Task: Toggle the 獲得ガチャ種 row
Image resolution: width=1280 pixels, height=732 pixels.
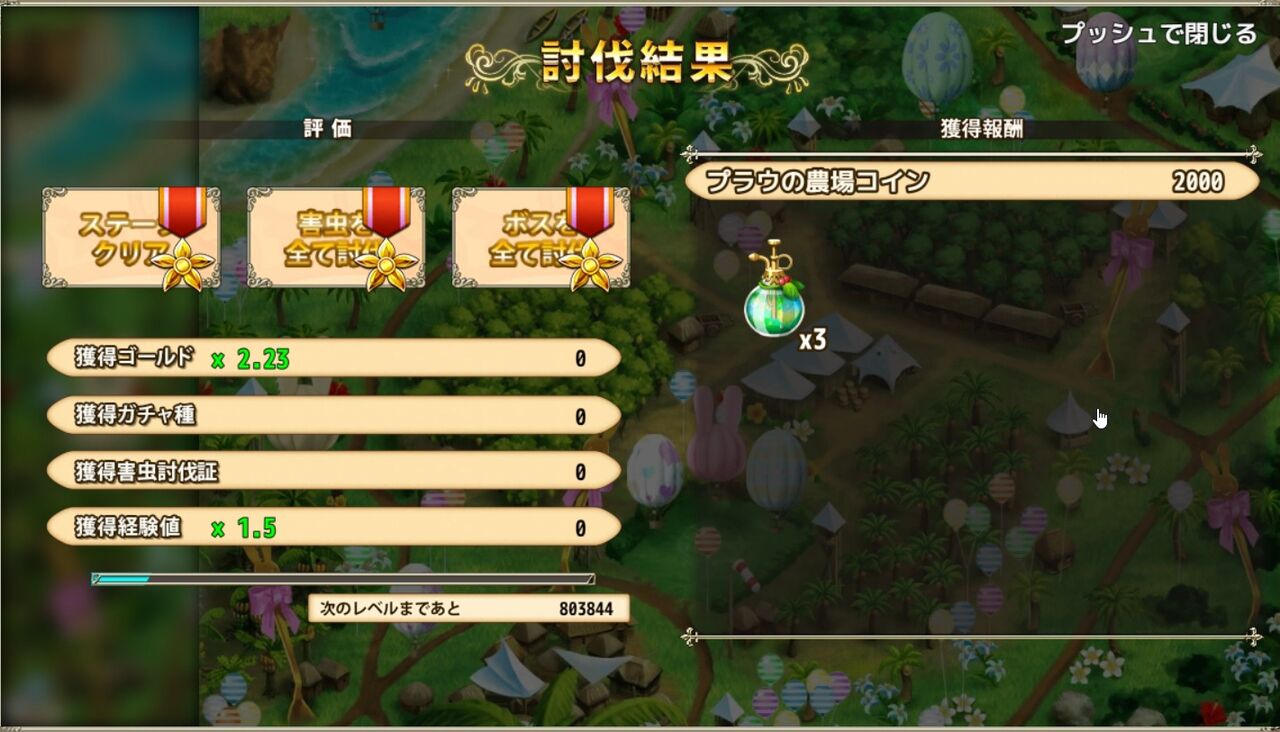Action: coord(335,413)
